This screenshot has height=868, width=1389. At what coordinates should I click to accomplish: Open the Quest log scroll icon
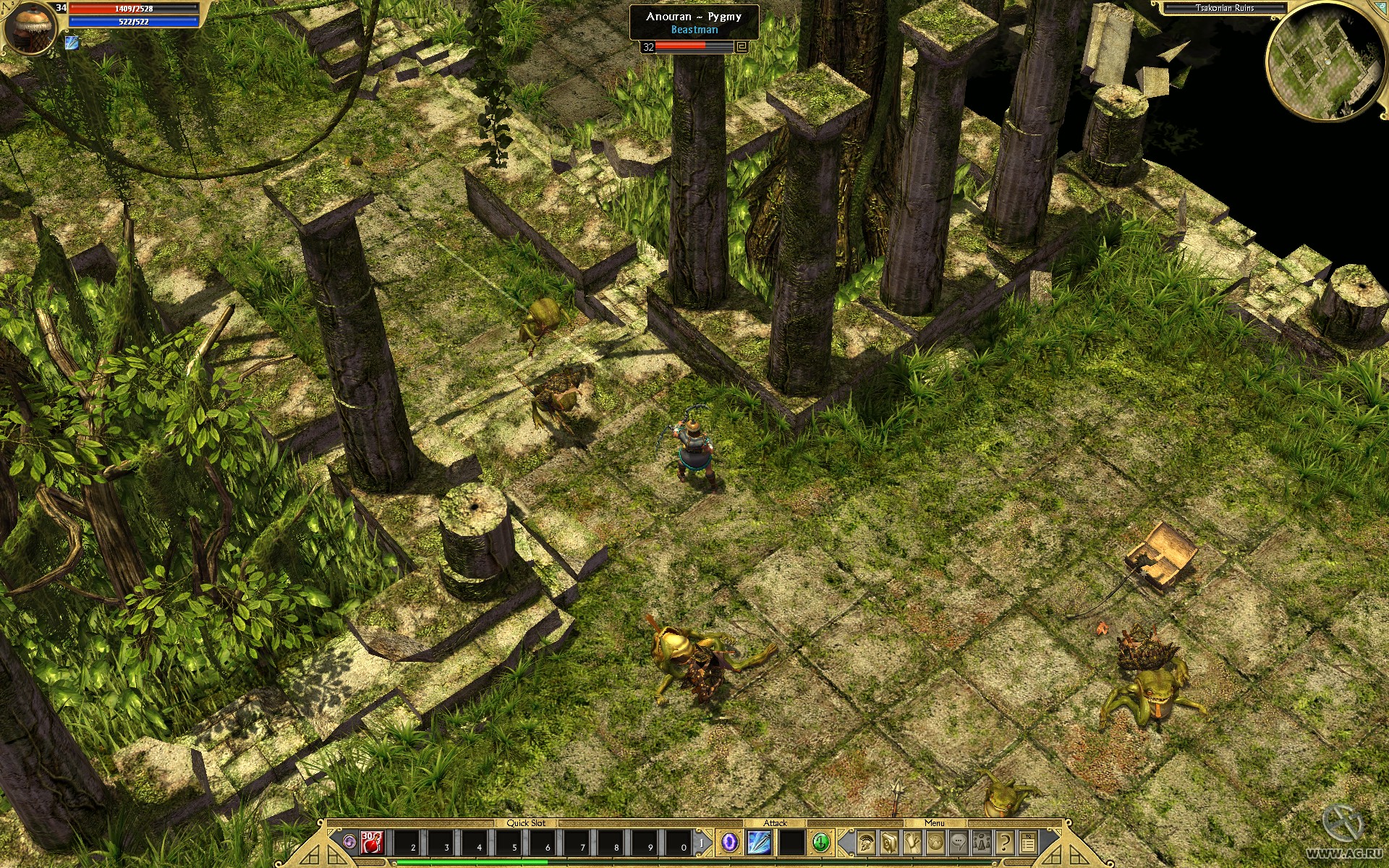point(911,844)
